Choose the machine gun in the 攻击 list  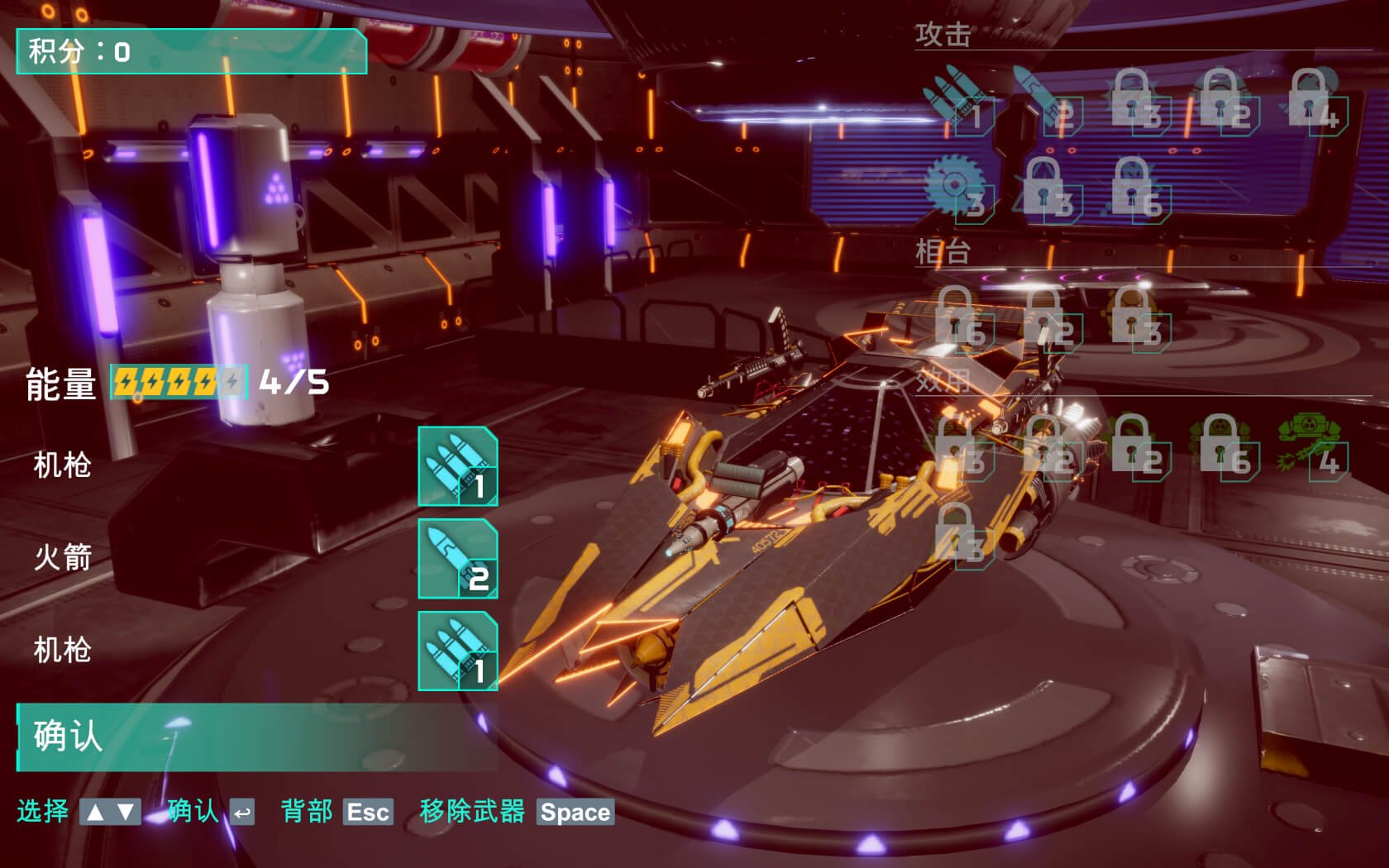coord(959,103)
